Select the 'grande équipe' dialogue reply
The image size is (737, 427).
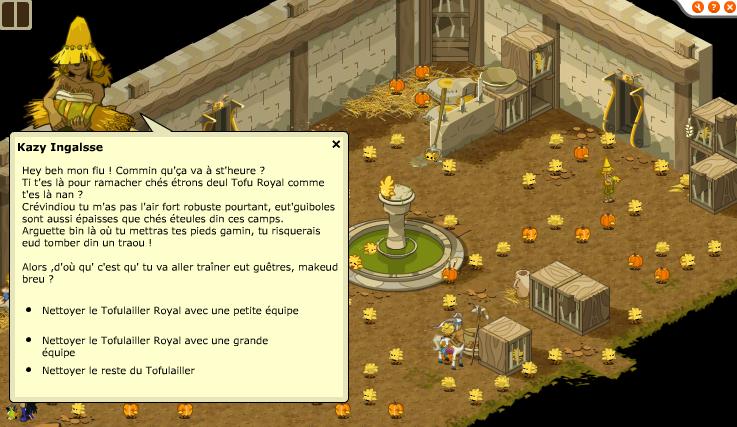(154, 345)
